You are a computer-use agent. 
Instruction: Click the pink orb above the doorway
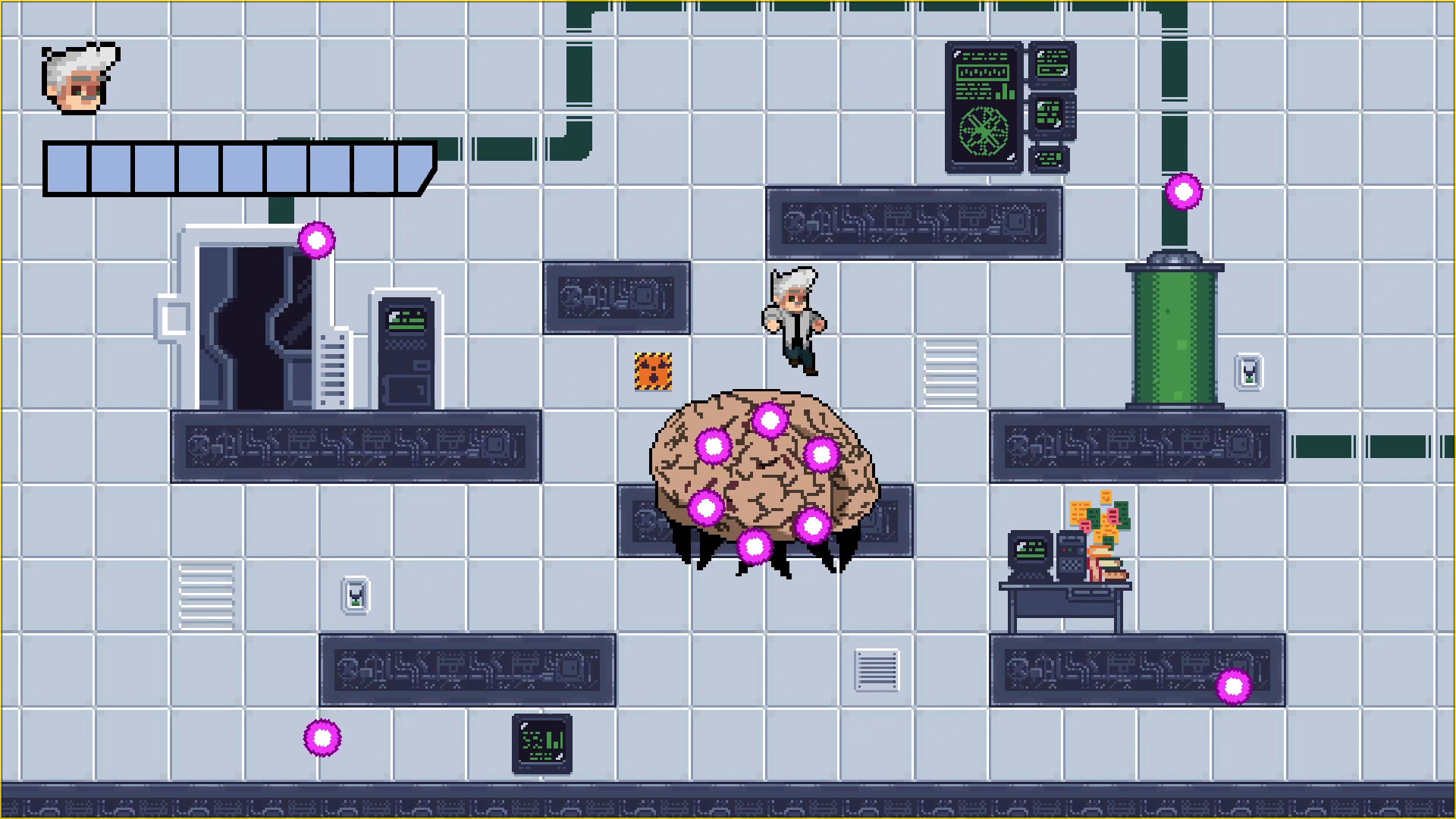tap(316, 239)
